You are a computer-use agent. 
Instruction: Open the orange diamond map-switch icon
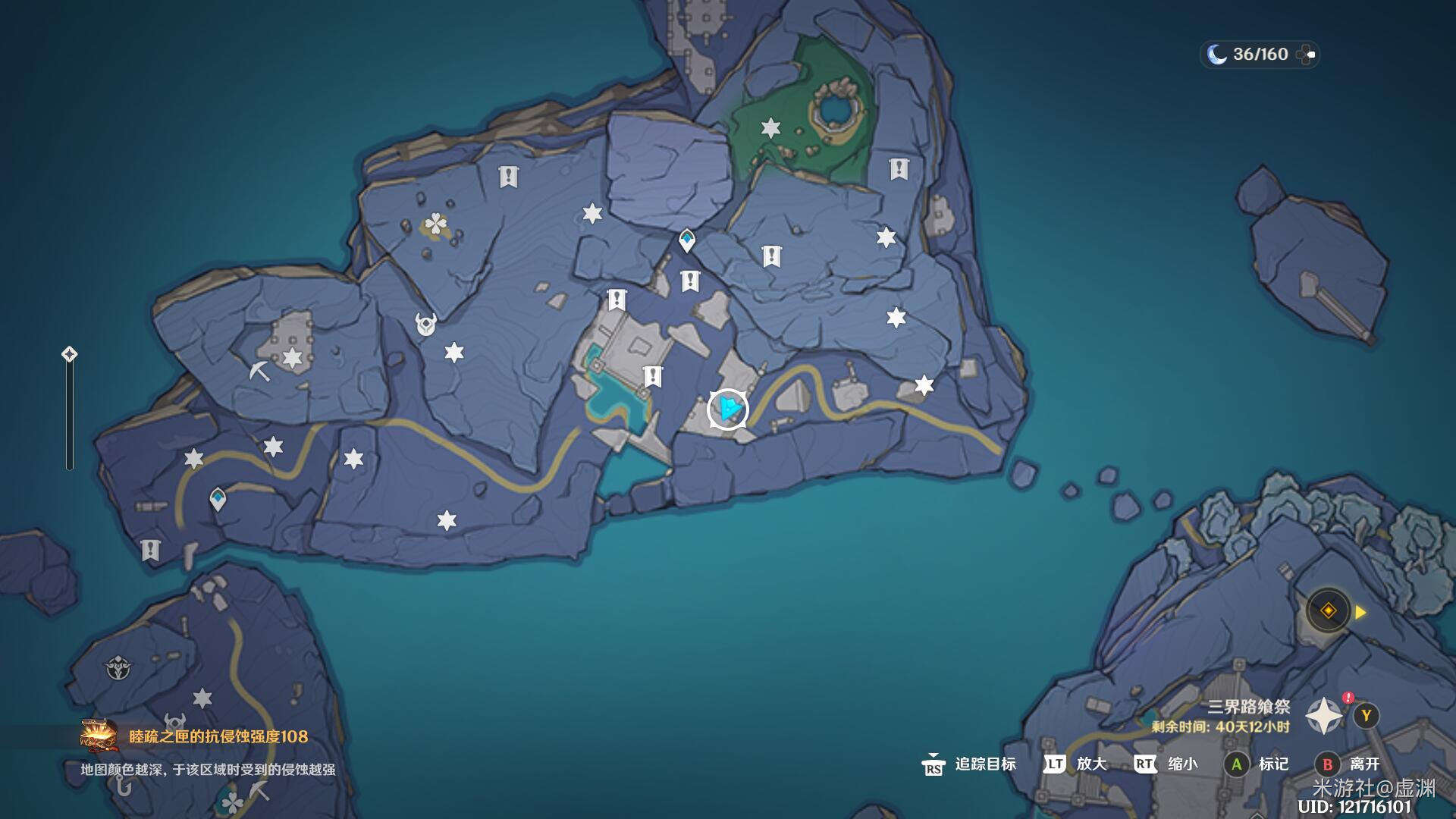point(1329,611)
